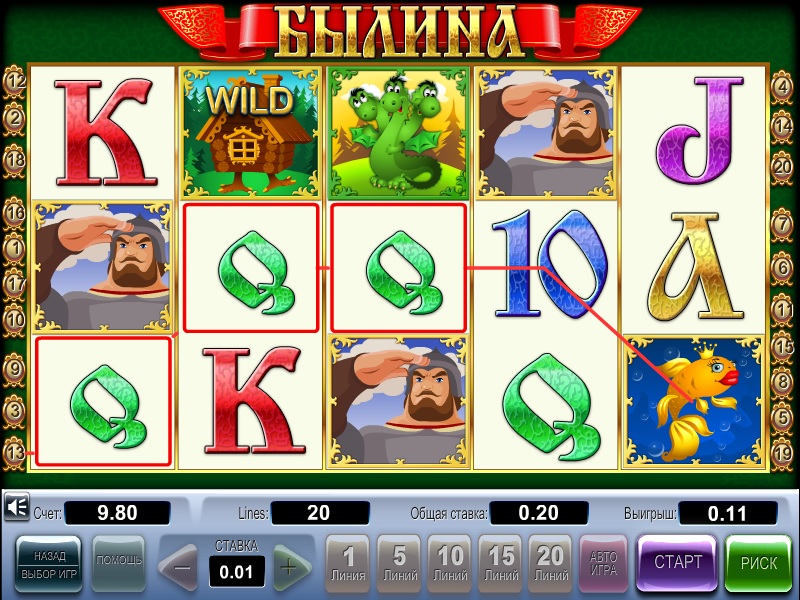This screenshot has height=600, width=800.
Task: Toggle the sound speaker icon
Action: (16, 509)
